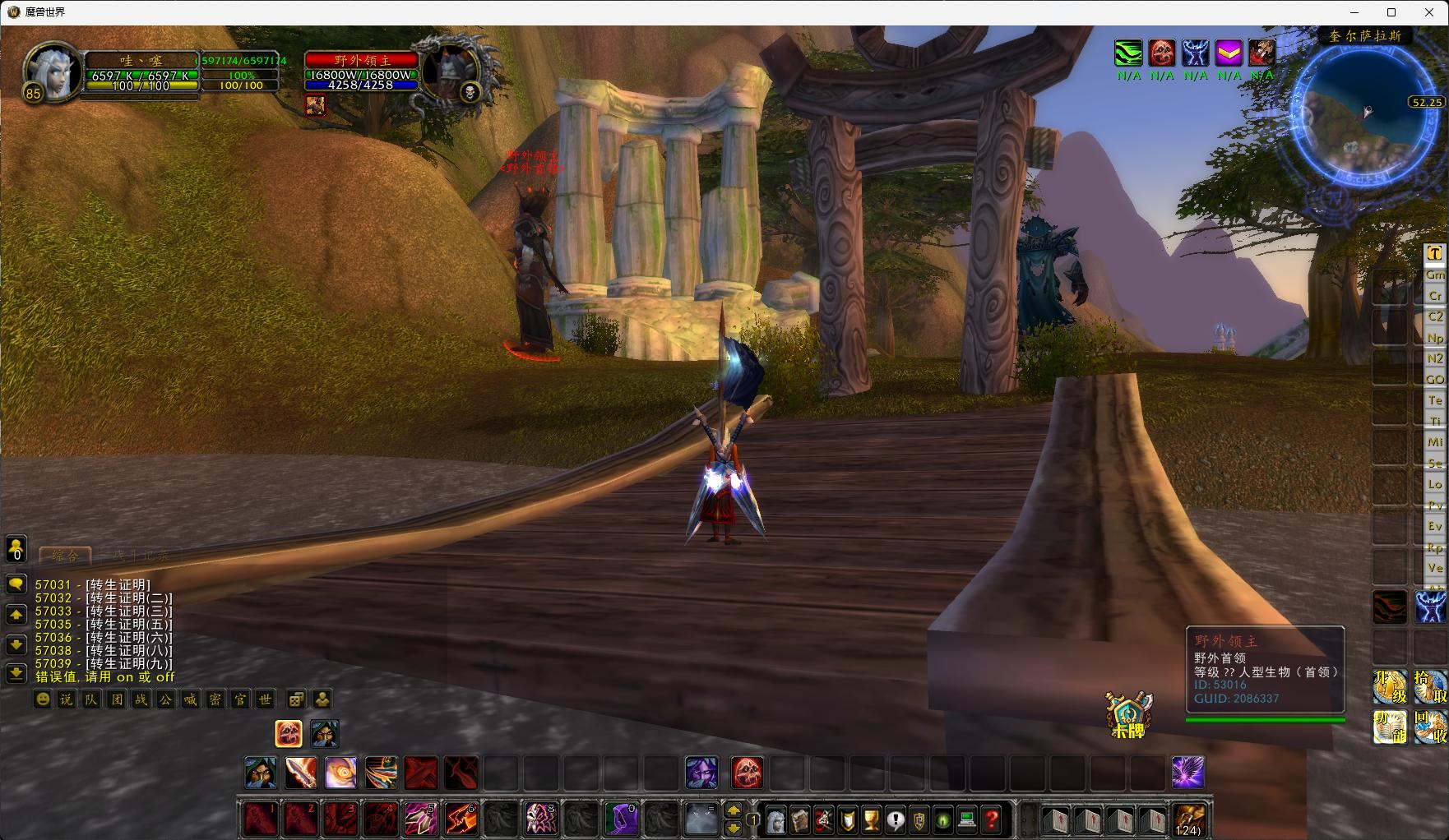Choose the 喊 (yell) chat channel button

pos(190,699)
